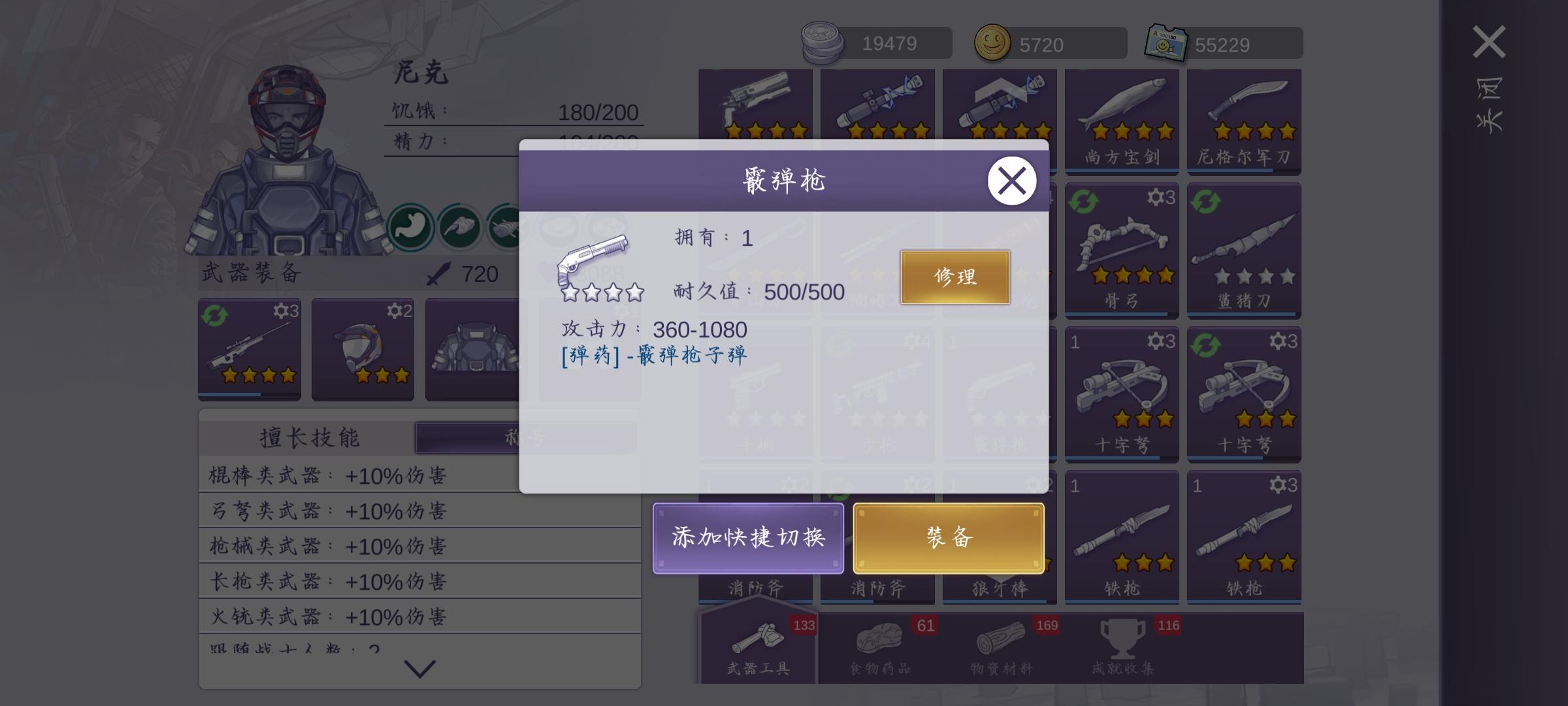
Task: Toggle the recycle marker on the sniper slot
Action: pyautogui.click(x=215, y=313)
